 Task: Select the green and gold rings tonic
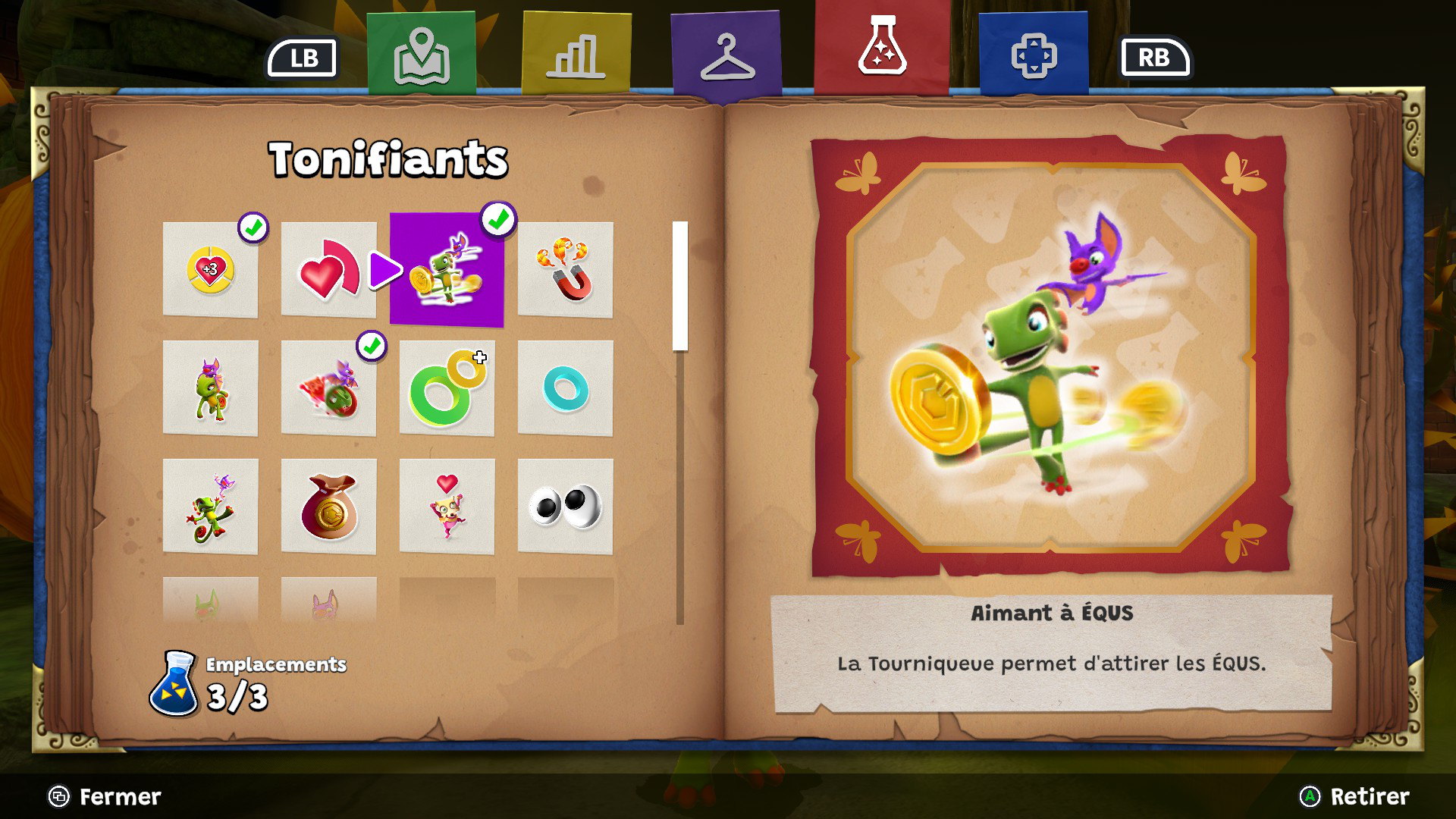(447, 388)
